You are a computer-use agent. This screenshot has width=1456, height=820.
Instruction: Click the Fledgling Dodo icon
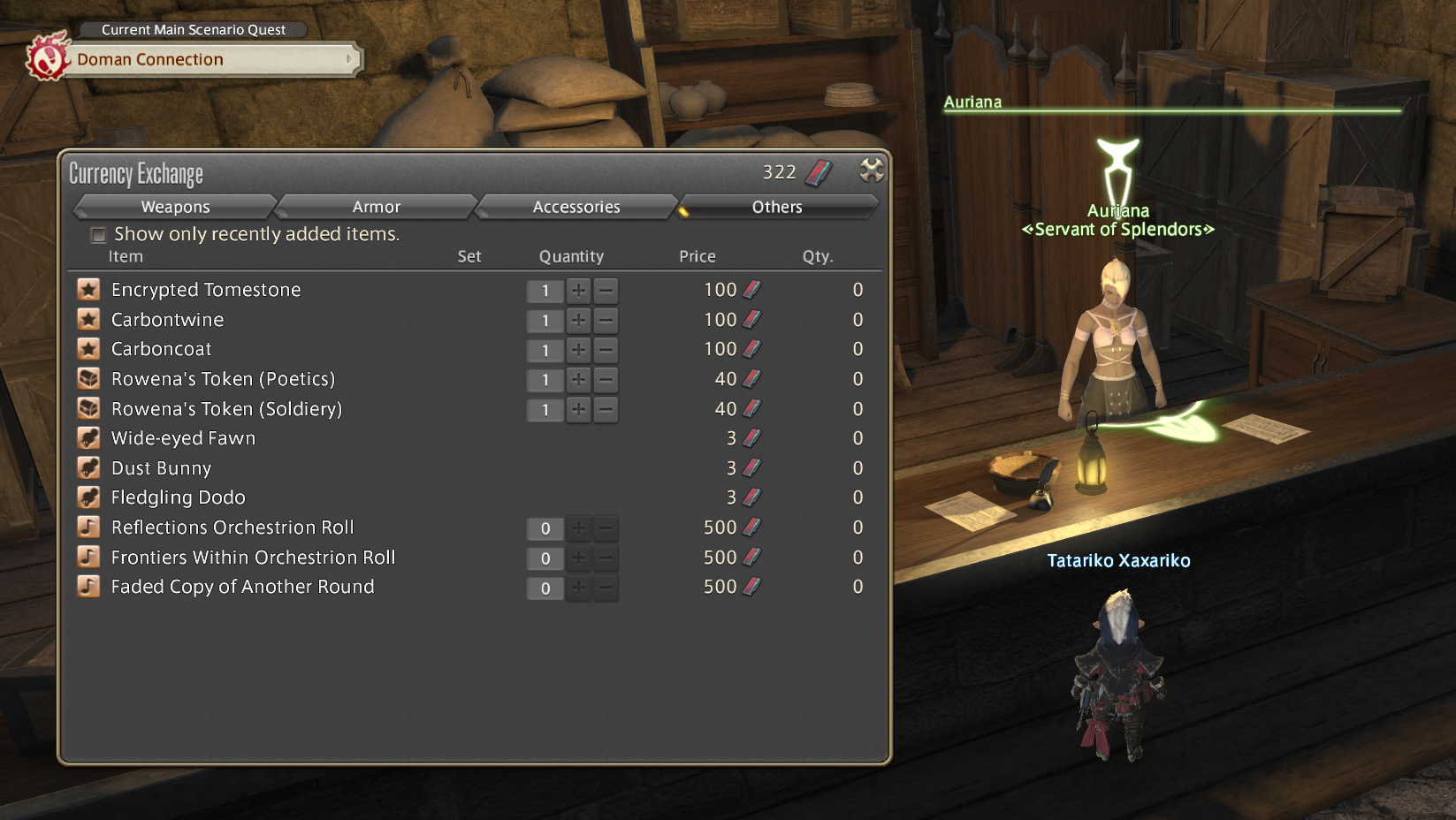point(88,497)
